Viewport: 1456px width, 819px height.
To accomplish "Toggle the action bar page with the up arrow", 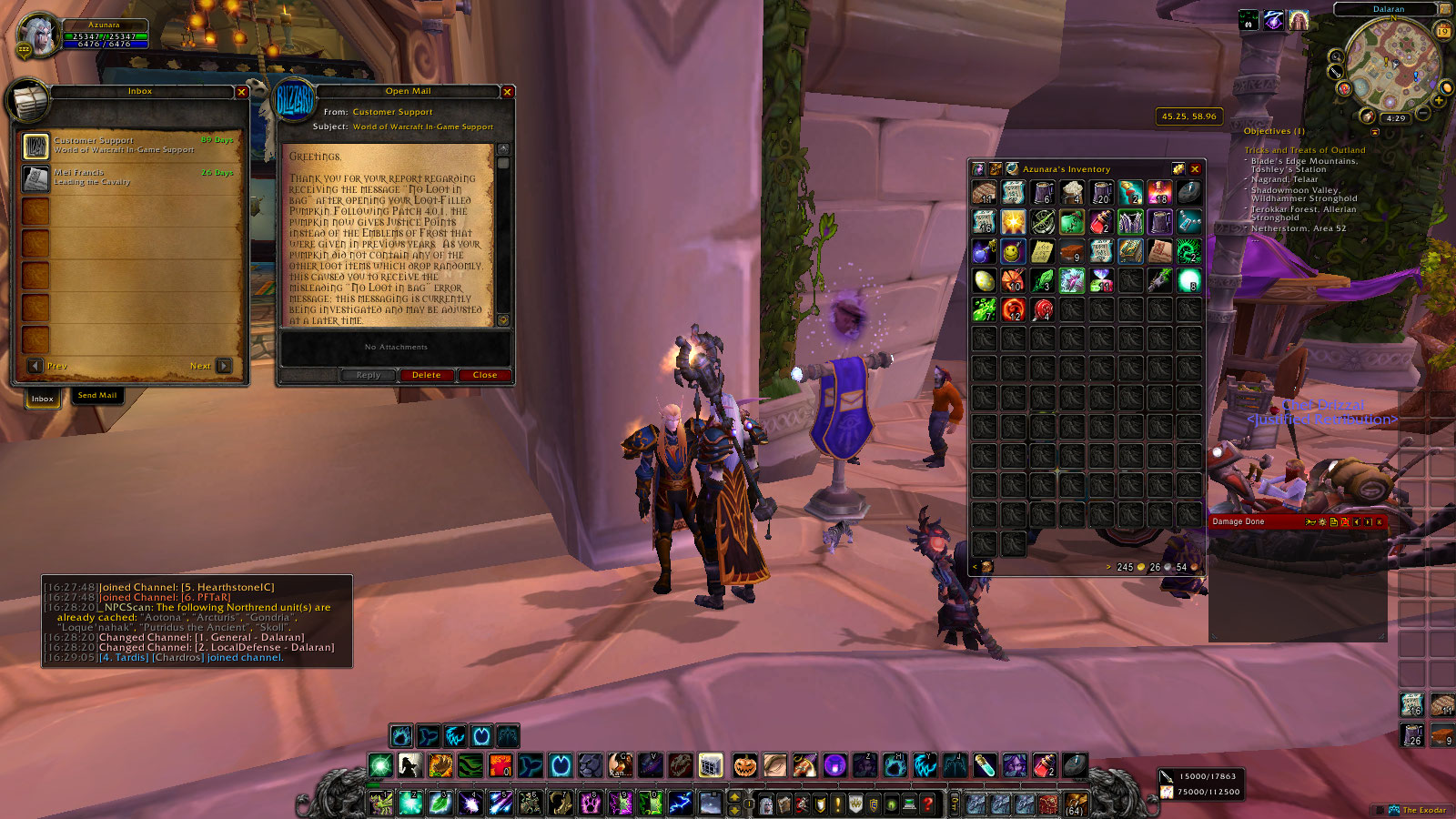I will [733, 797].
